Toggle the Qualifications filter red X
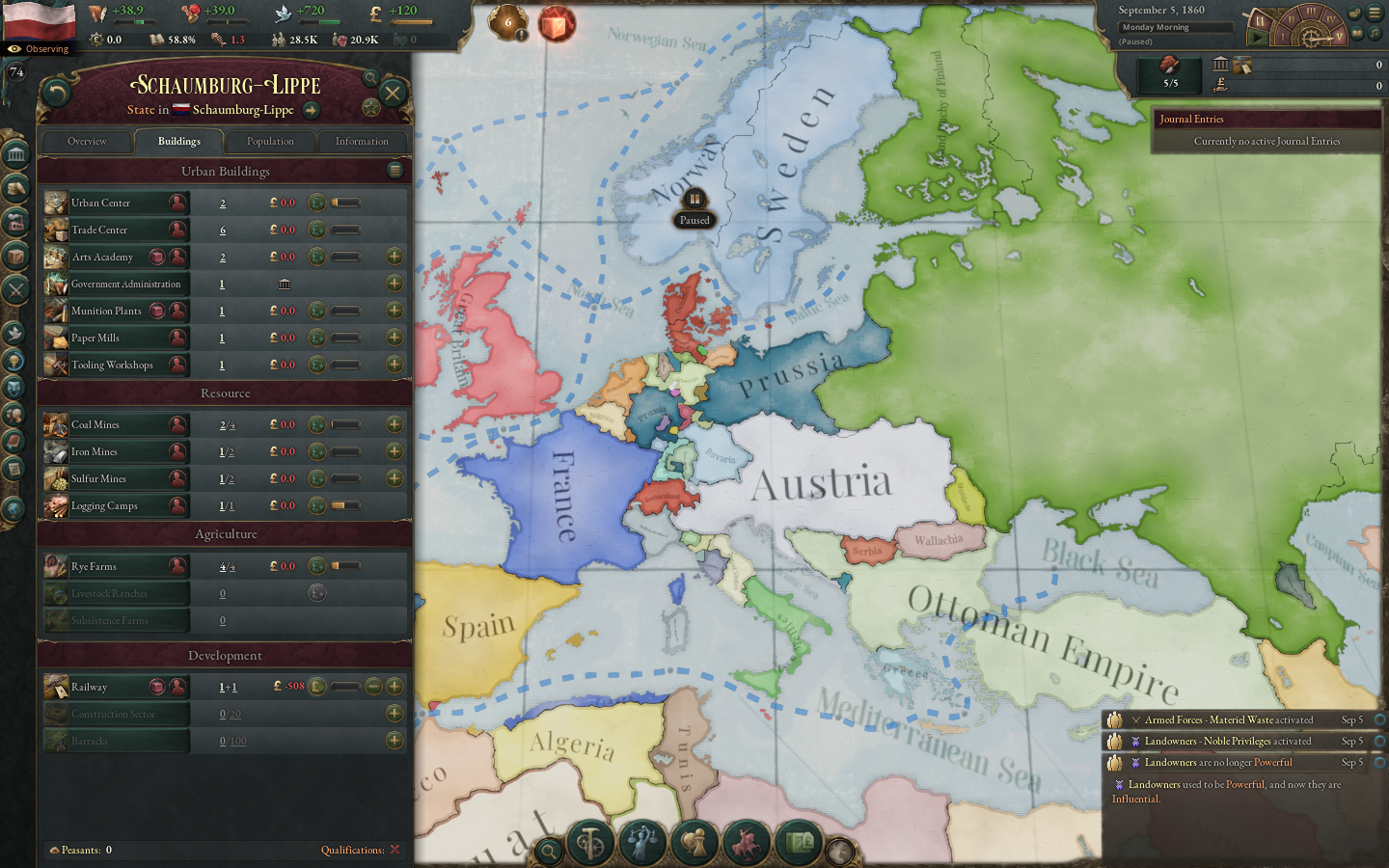Viewport: 1389px width, 868px height. 395,850
